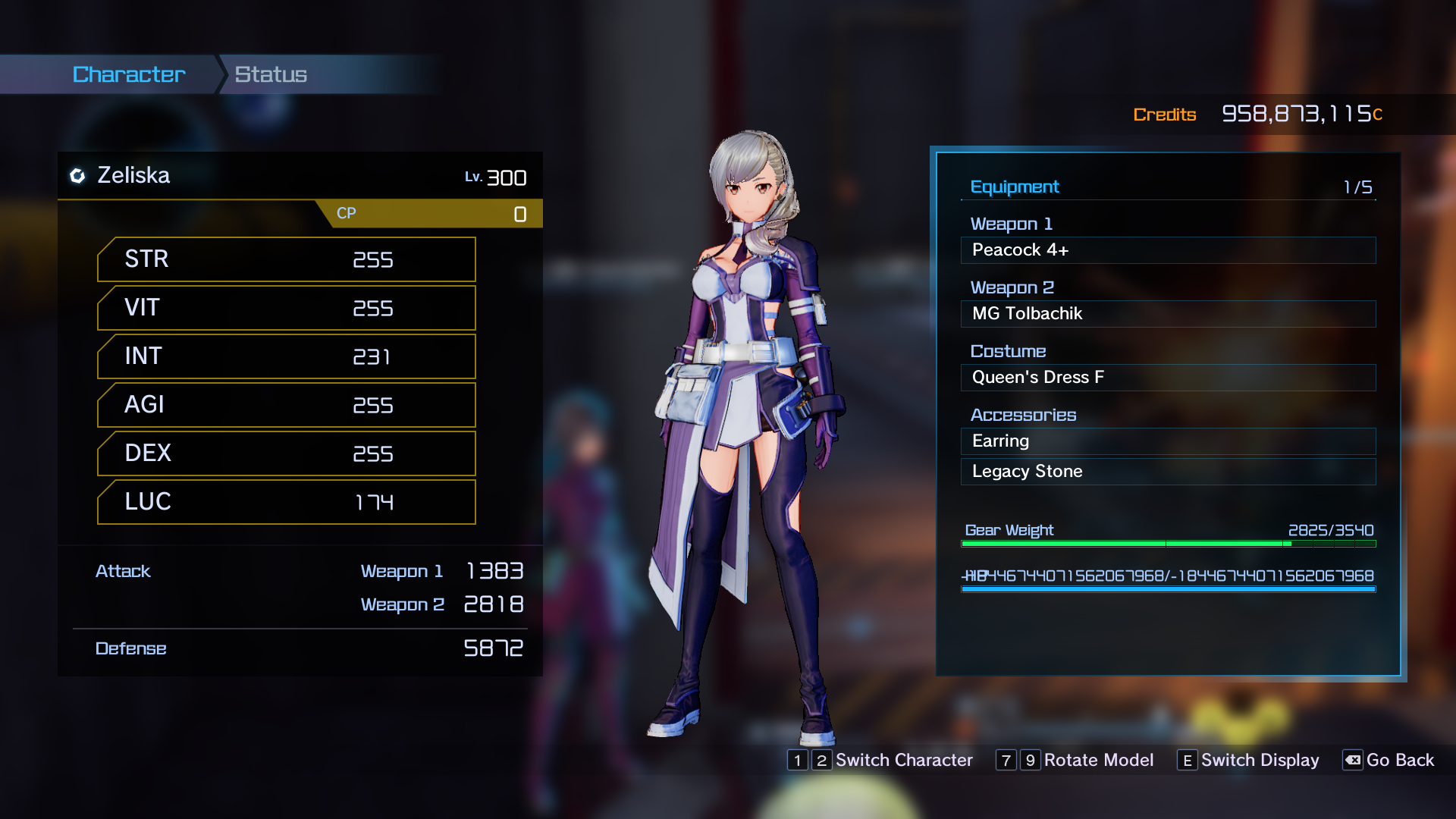Activate the Switch Display option
Image resolution: width=1456 pixels, height=819 pixels.
[1249, 760]
